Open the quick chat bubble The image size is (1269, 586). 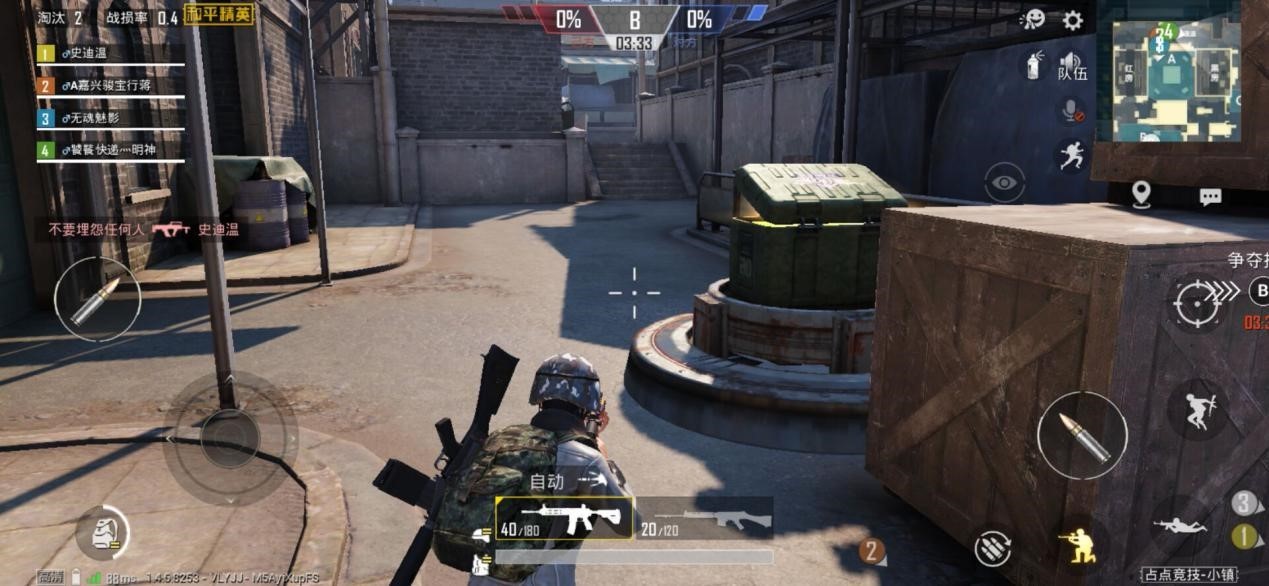pos(1210,197)
